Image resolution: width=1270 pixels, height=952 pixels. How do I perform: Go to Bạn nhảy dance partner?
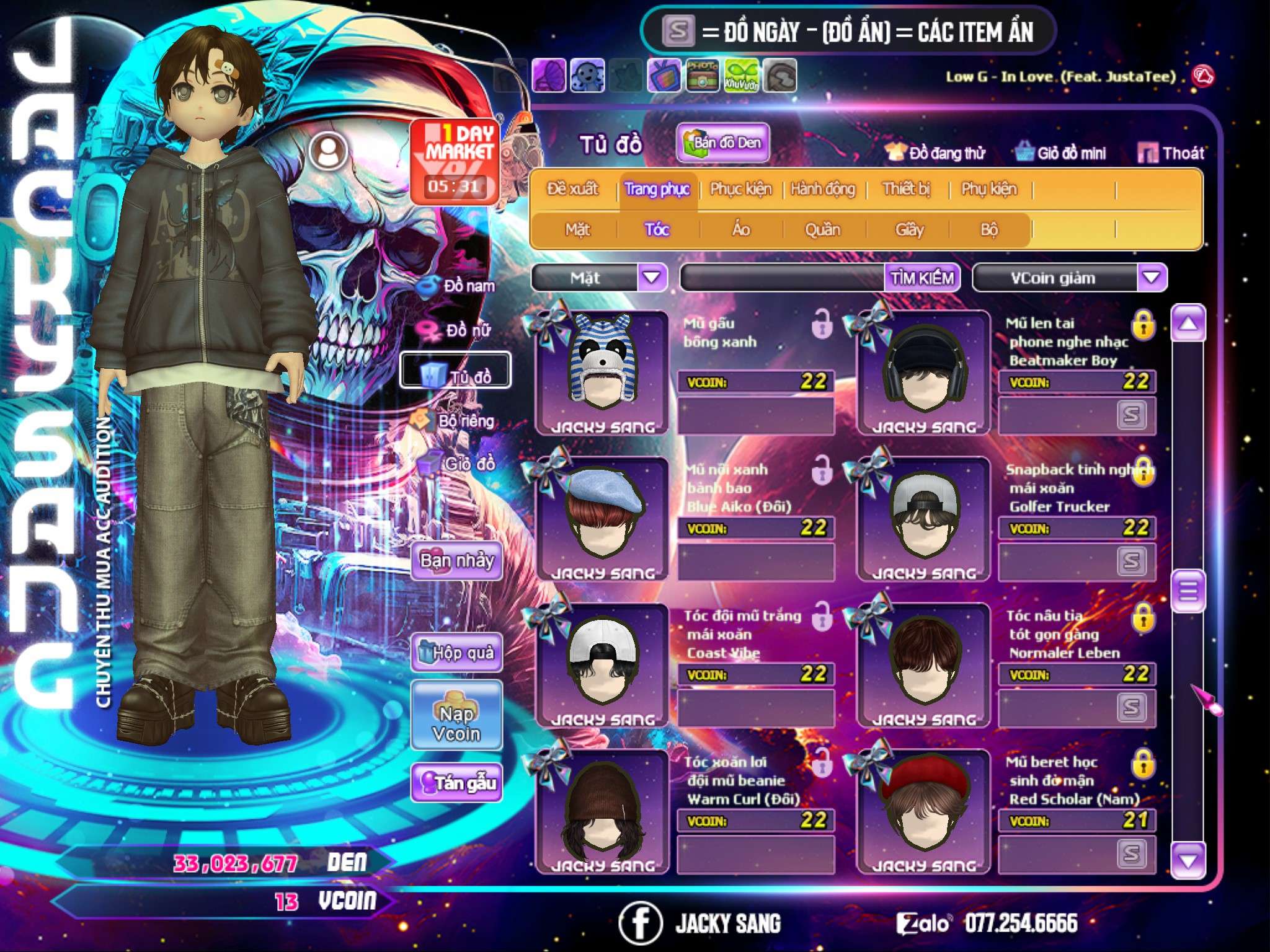pos(456,561)
